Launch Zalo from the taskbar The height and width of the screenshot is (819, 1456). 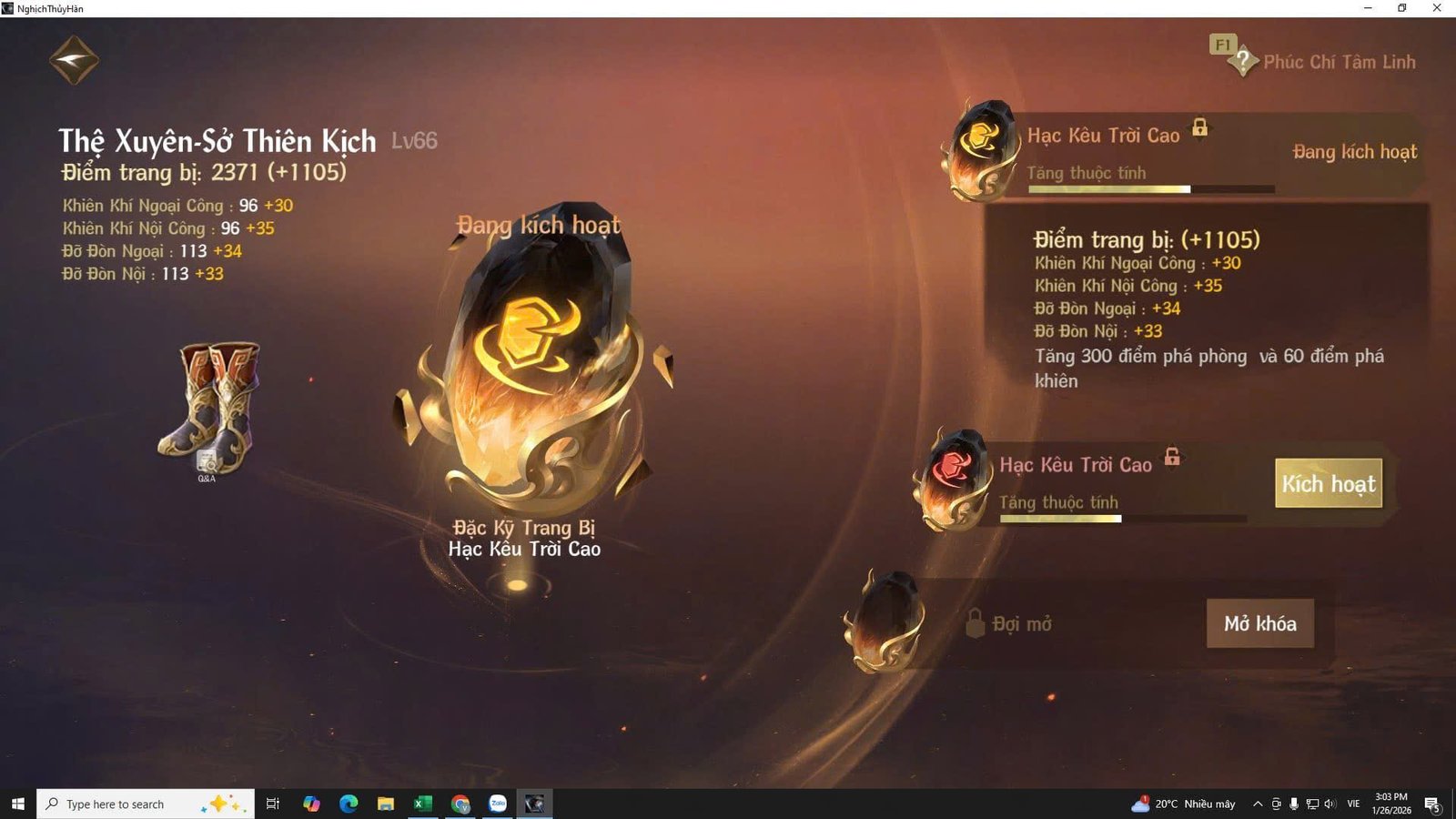coord(496,804)
